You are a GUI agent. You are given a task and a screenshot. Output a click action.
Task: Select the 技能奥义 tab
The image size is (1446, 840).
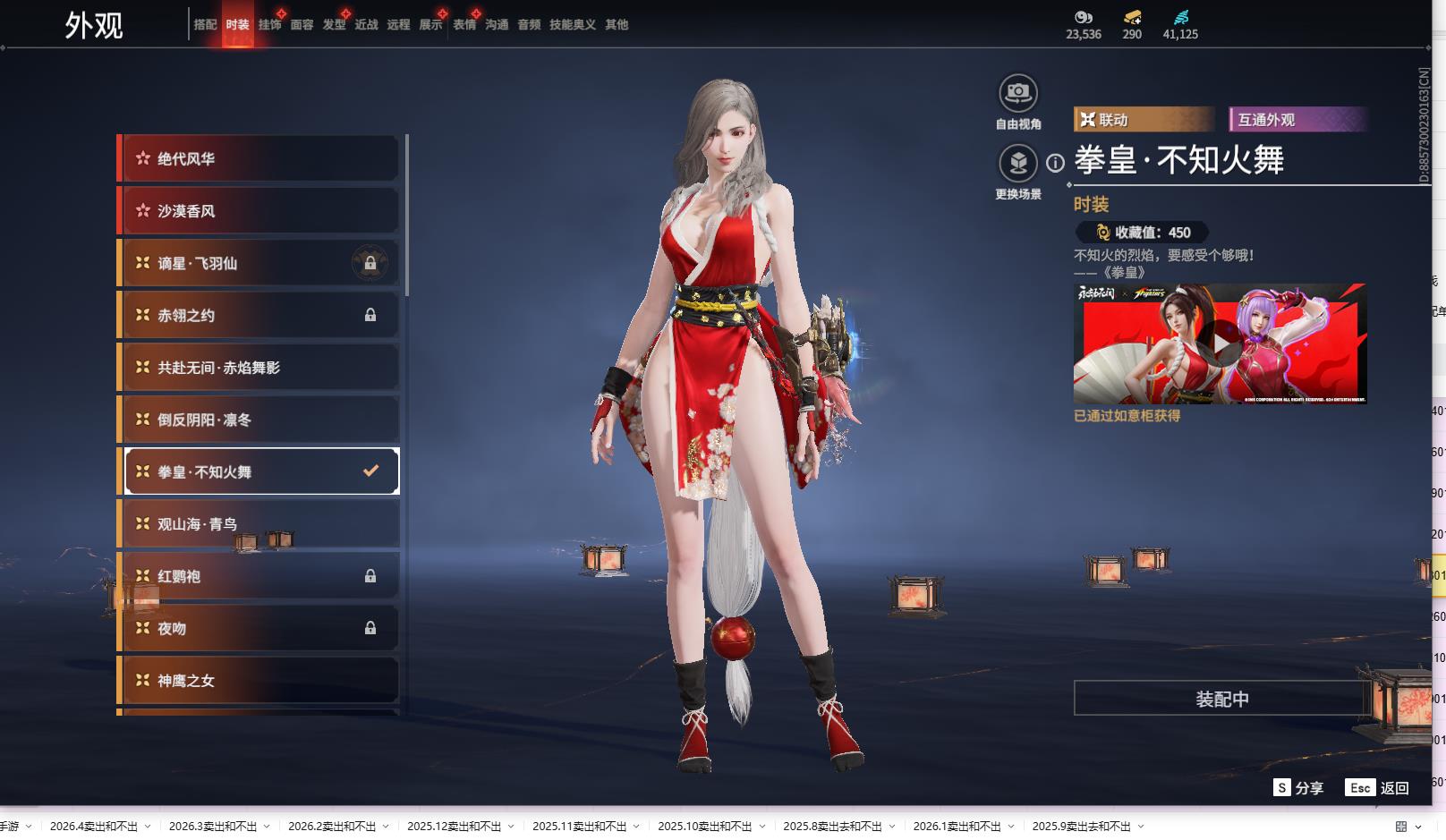point(573,25)
